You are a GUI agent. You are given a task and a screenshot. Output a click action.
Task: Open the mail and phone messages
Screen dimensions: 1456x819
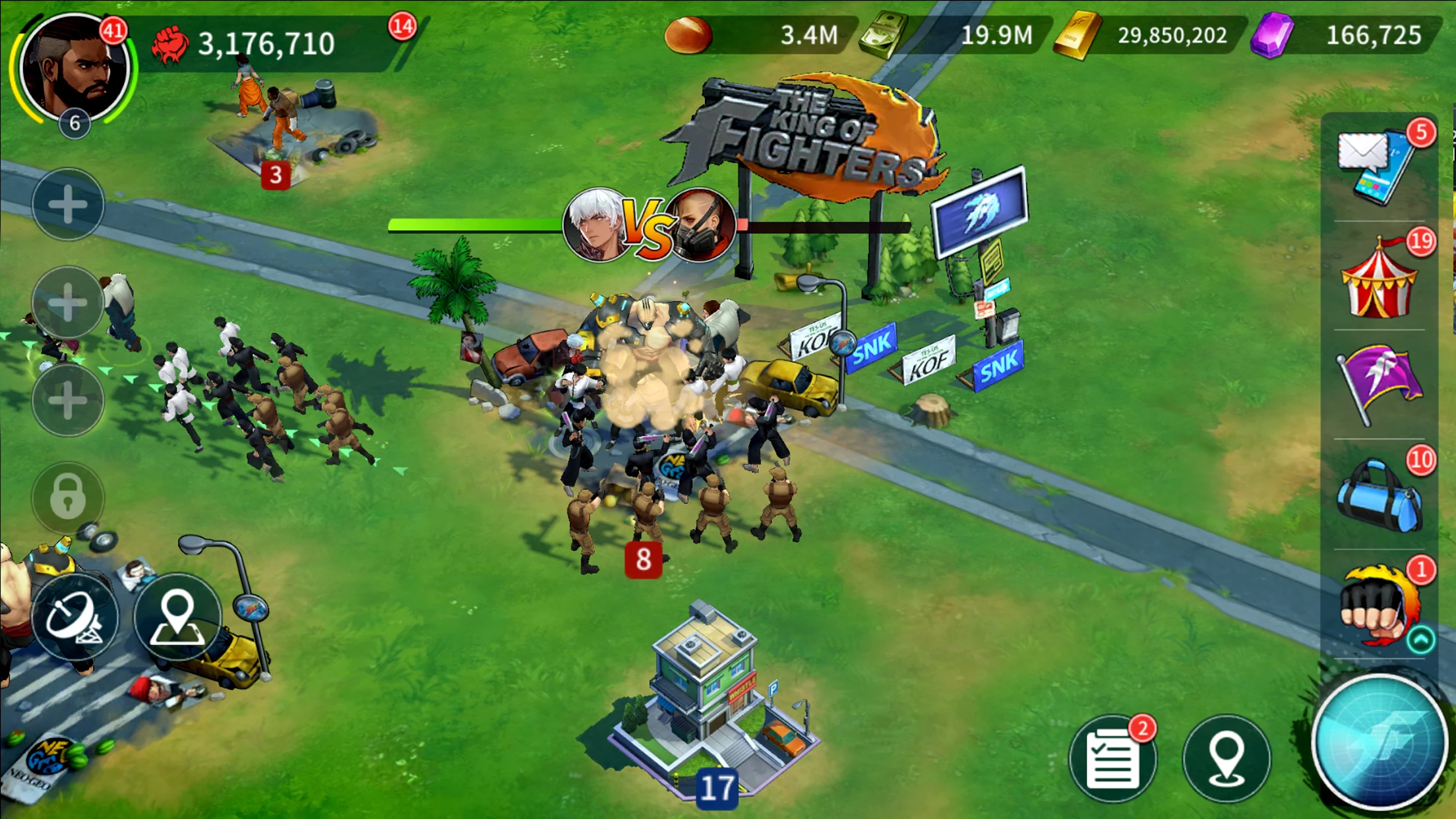(x=1376, y=167)
